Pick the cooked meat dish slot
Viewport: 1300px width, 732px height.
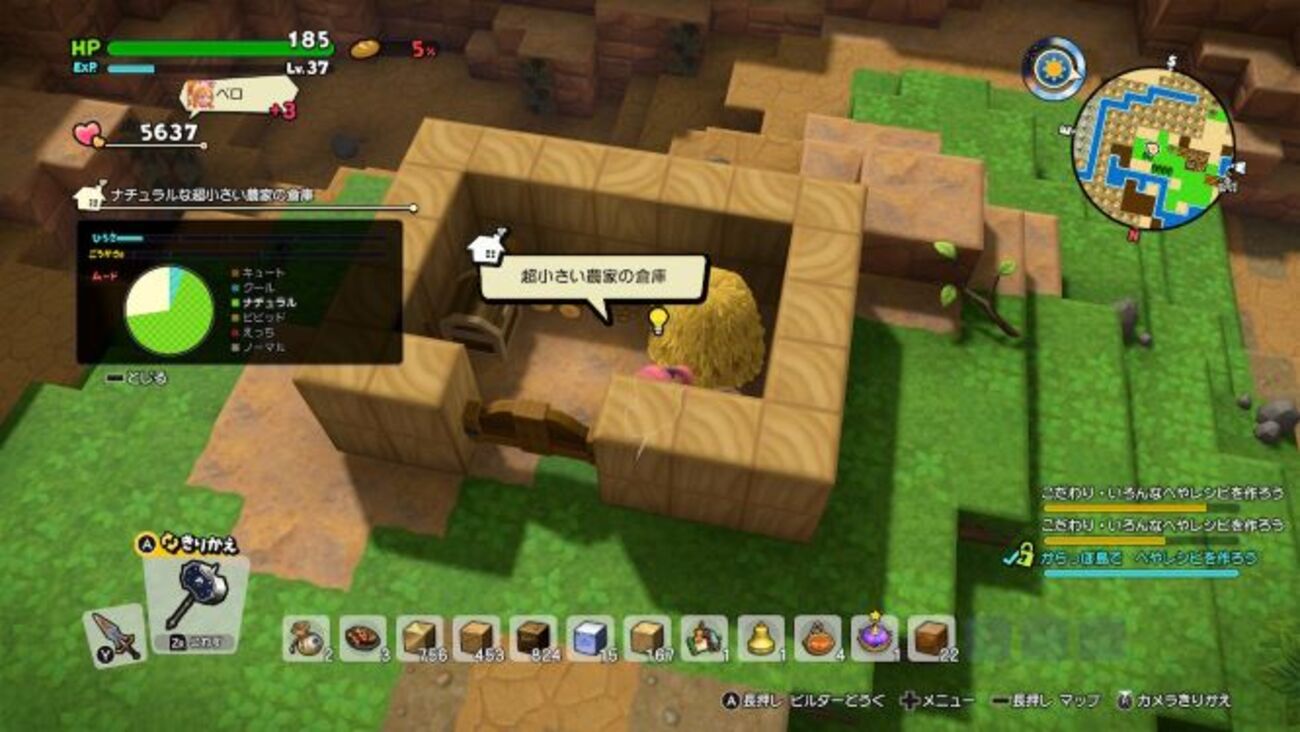click(x=362, y=638)
